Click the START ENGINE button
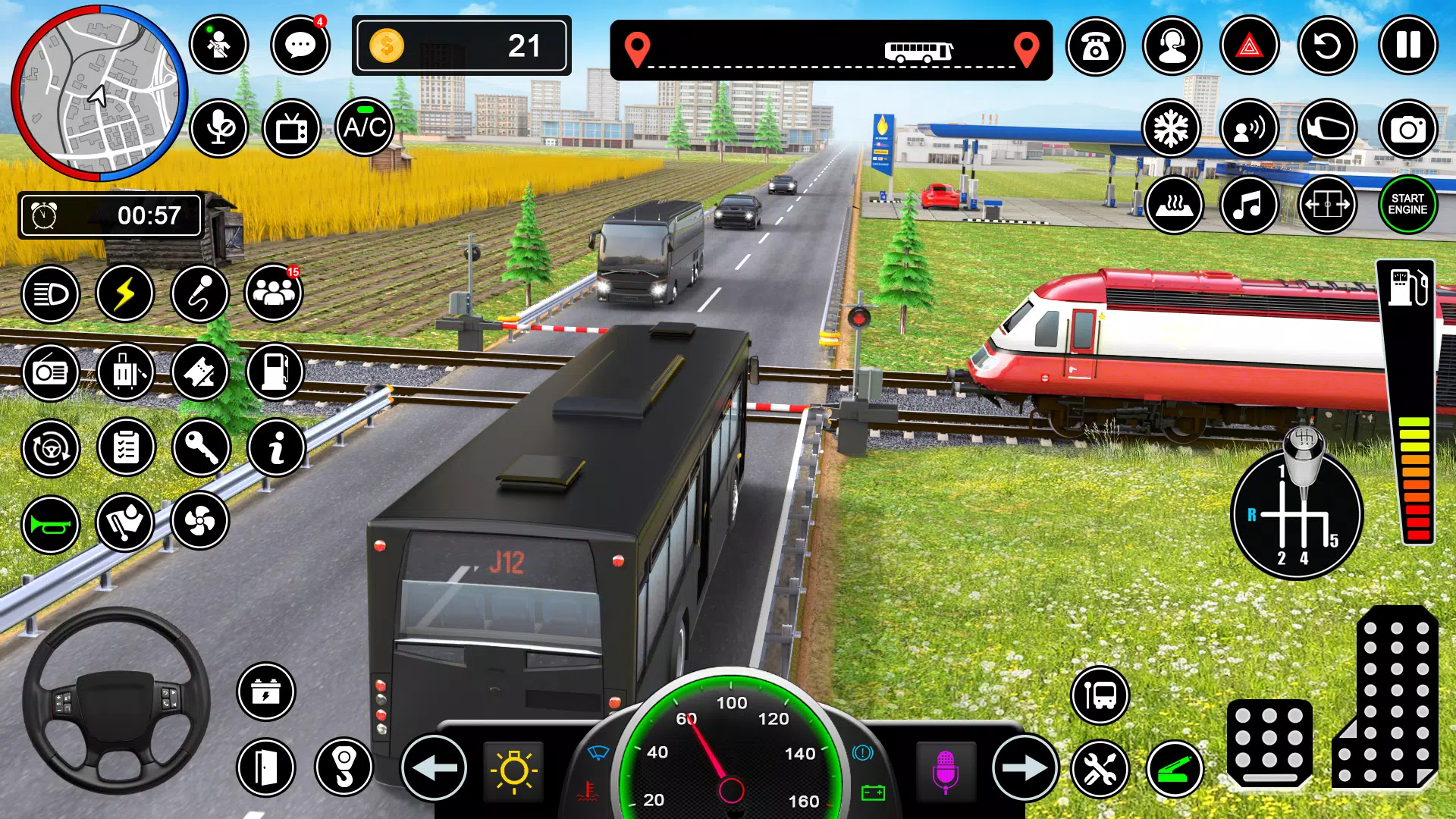 click(x=1407, y=205)
